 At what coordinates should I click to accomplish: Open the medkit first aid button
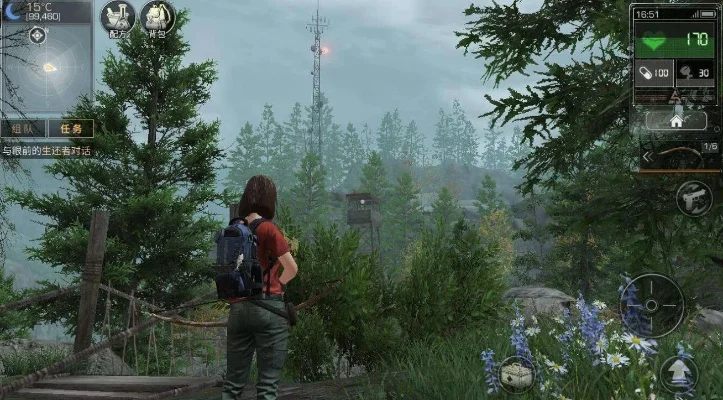coord(517,374)
